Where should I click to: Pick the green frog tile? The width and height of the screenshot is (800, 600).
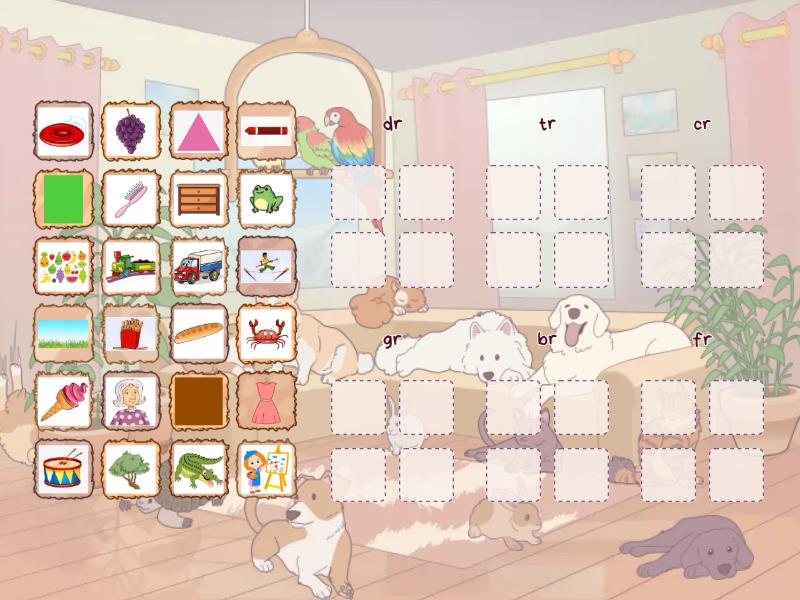pos(267,198)
